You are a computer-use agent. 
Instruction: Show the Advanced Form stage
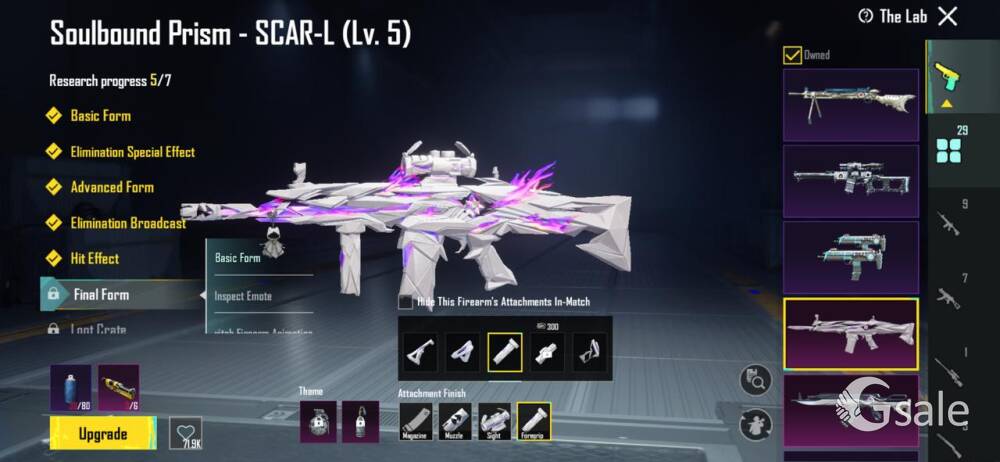111,187
